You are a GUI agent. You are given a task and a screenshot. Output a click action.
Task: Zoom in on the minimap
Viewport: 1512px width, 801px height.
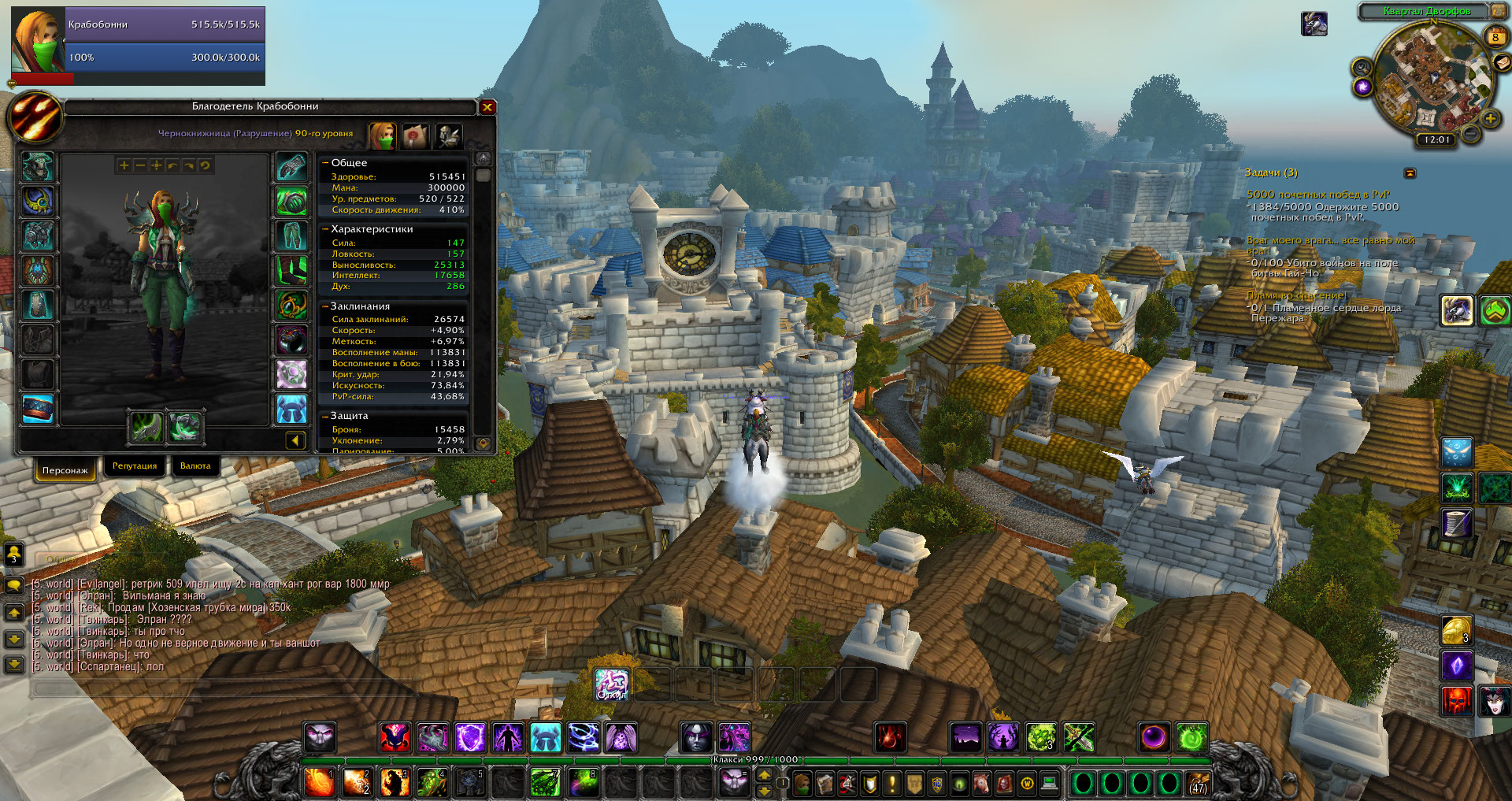click(x=1491, y=119)
